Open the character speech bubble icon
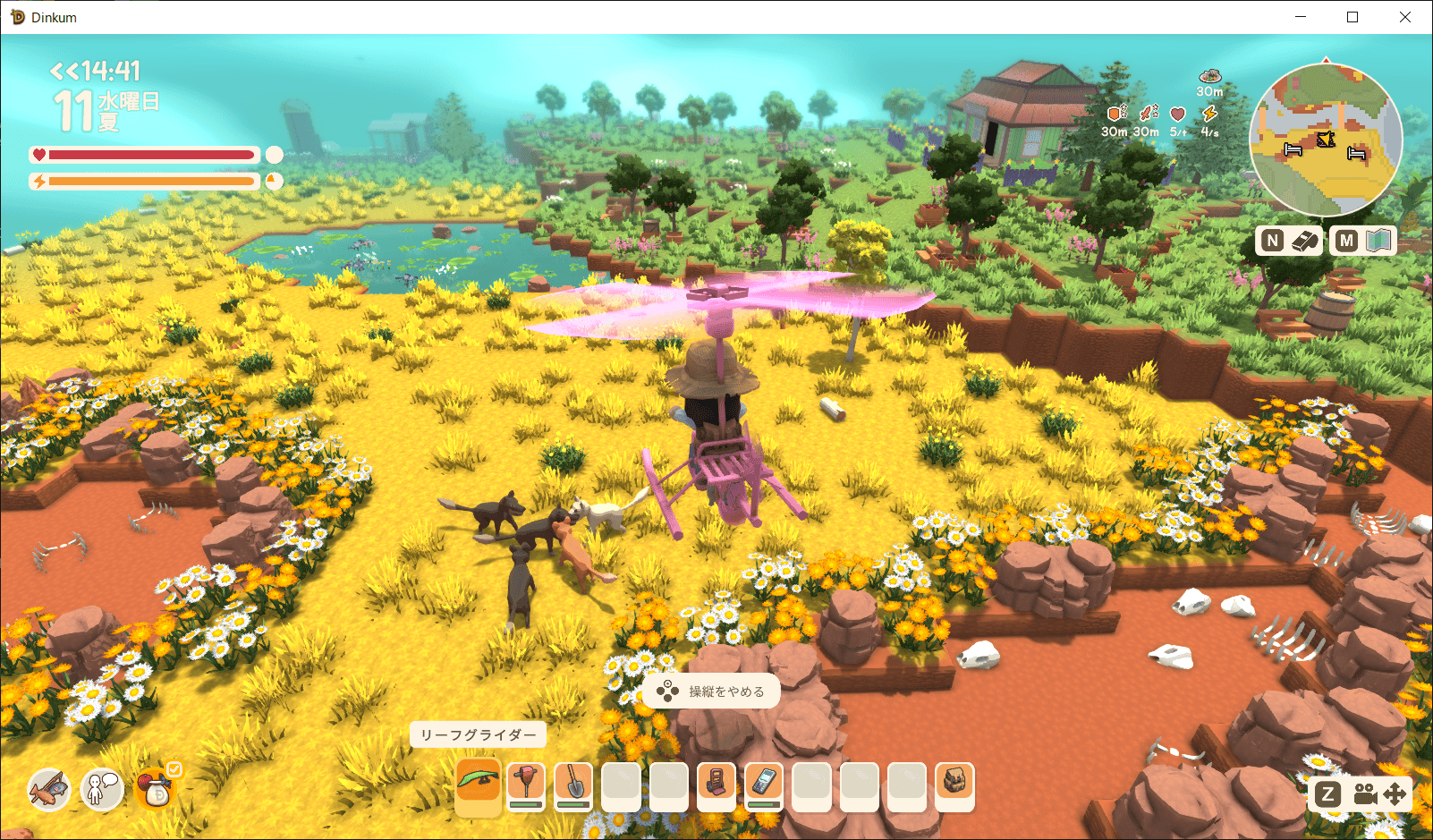The width and height of the screenshot is (1433, 840). 102,789
